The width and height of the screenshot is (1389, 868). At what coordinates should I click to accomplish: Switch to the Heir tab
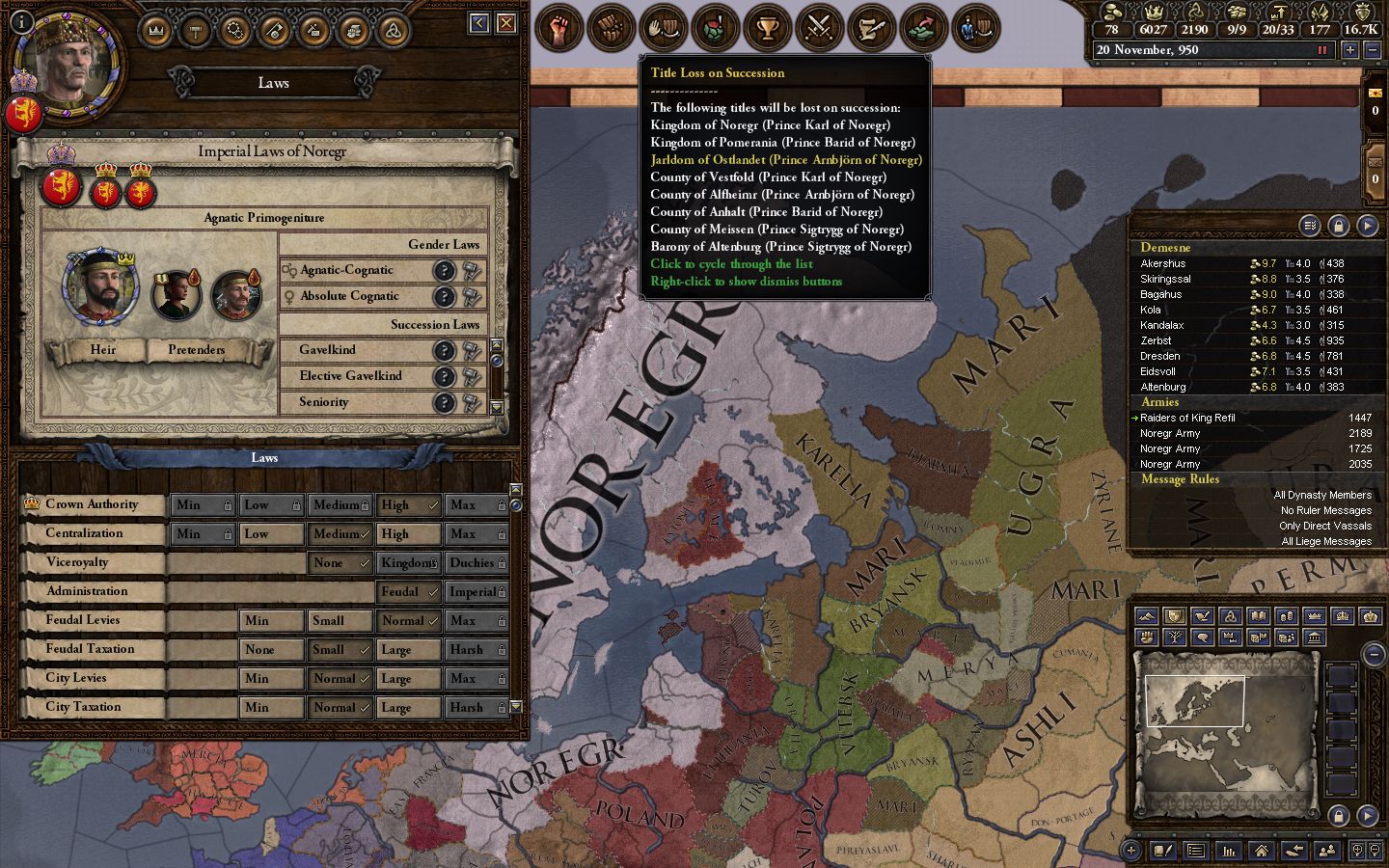coord(102,349)
